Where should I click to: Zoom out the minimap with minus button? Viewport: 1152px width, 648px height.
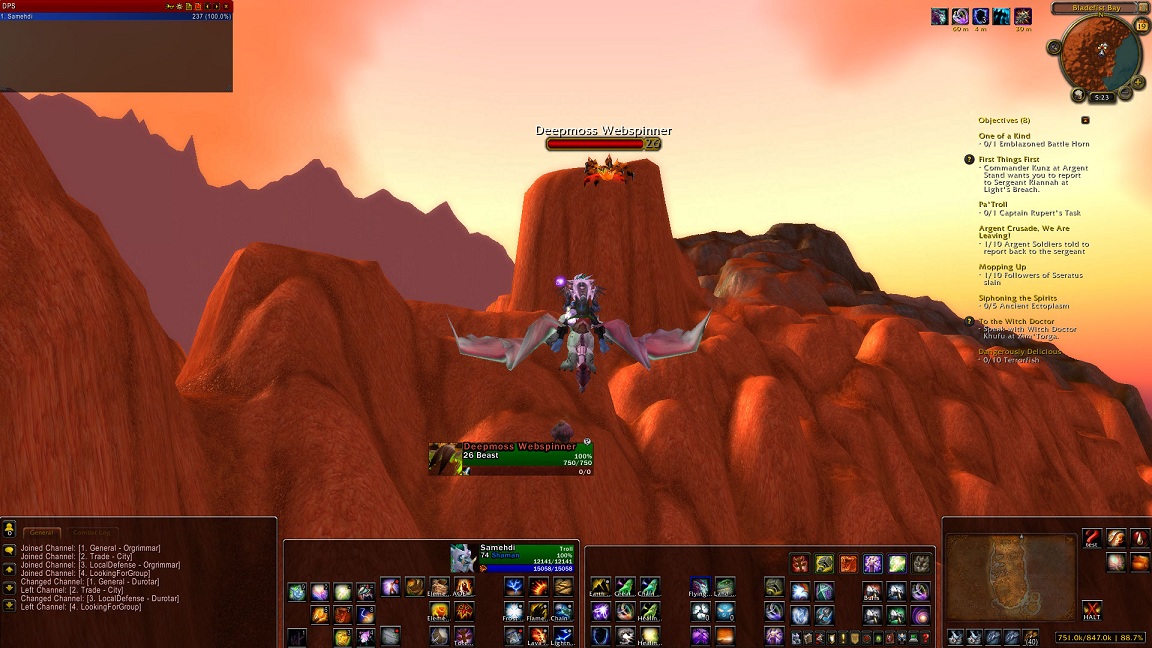(x=1125, y=93)
